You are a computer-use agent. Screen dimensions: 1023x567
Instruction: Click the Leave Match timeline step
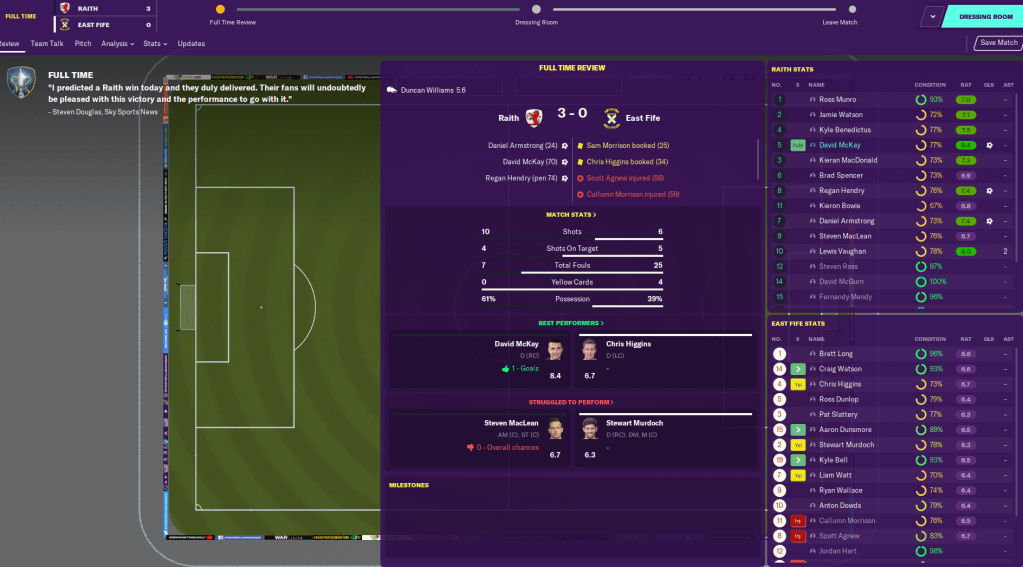[839, 10]
